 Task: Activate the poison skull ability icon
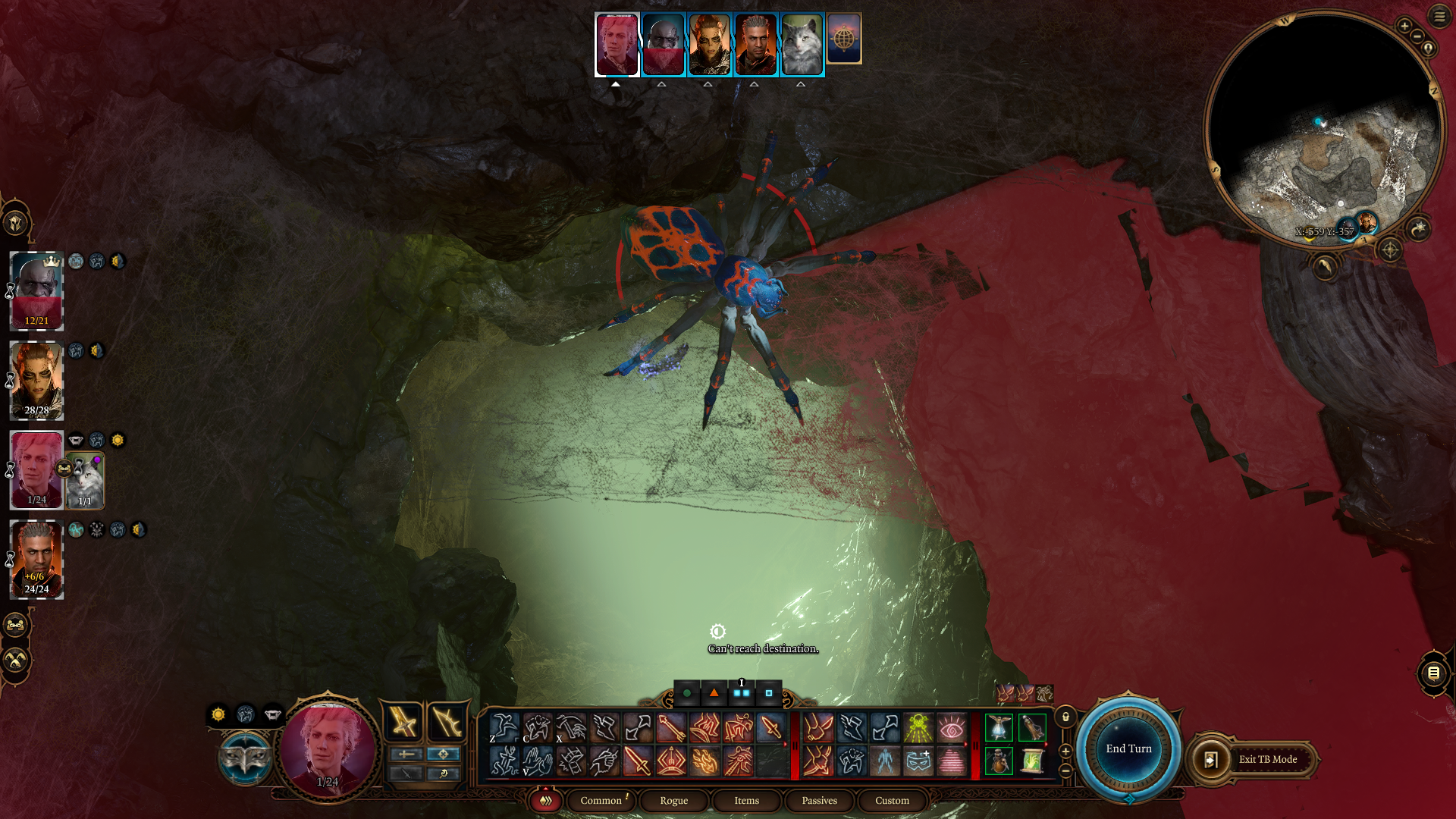point(918,727)
